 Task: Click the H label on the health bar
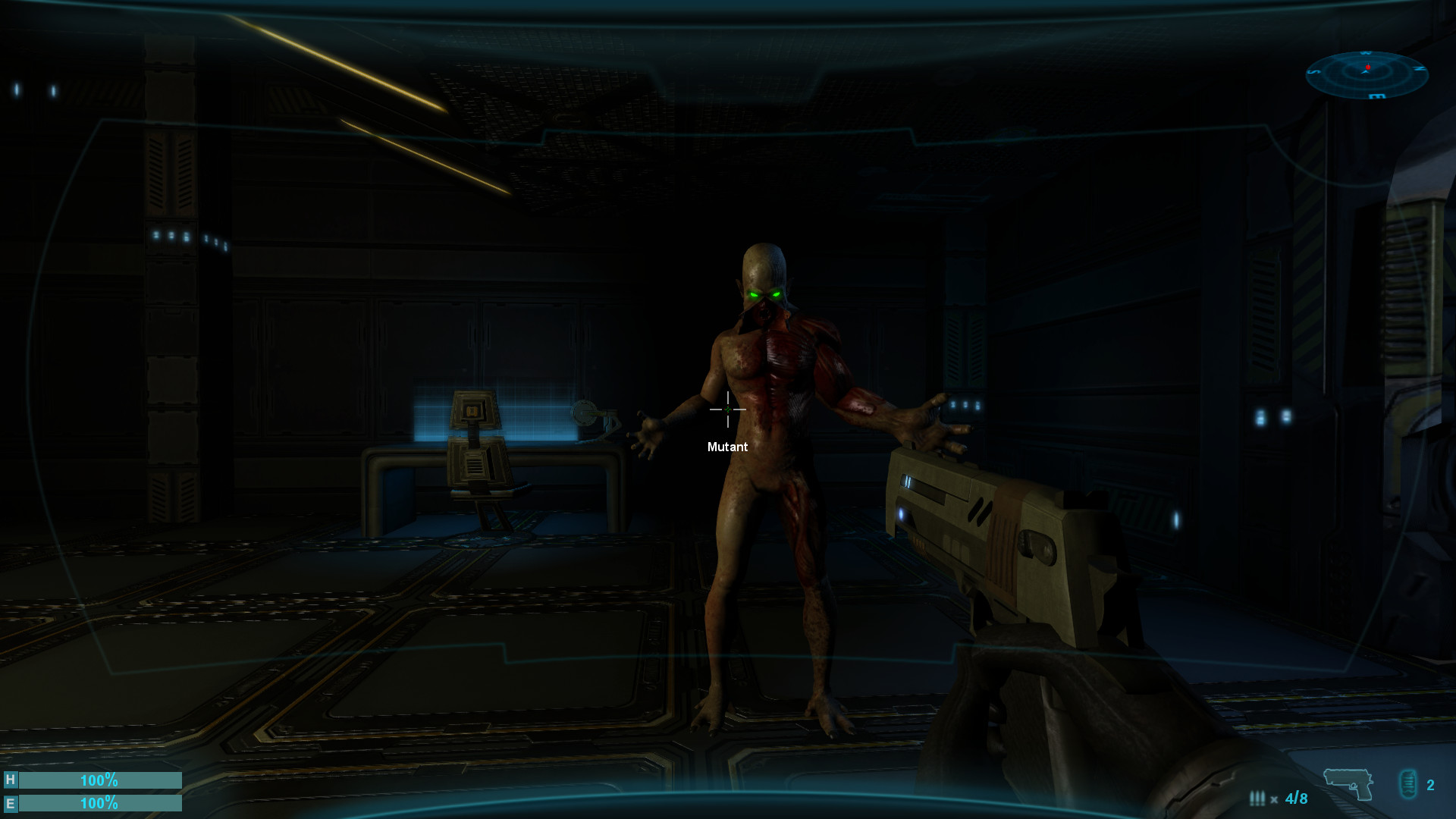(x=9, y=780)
